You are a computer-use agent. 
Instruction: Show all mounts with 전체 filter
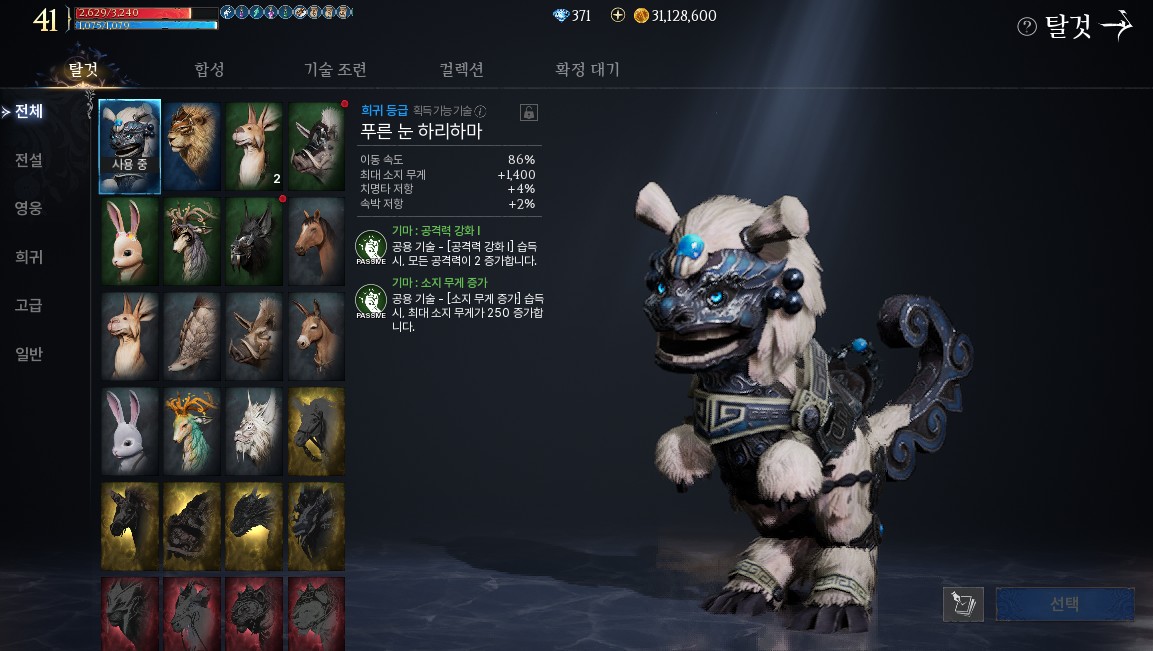(28, 111)
